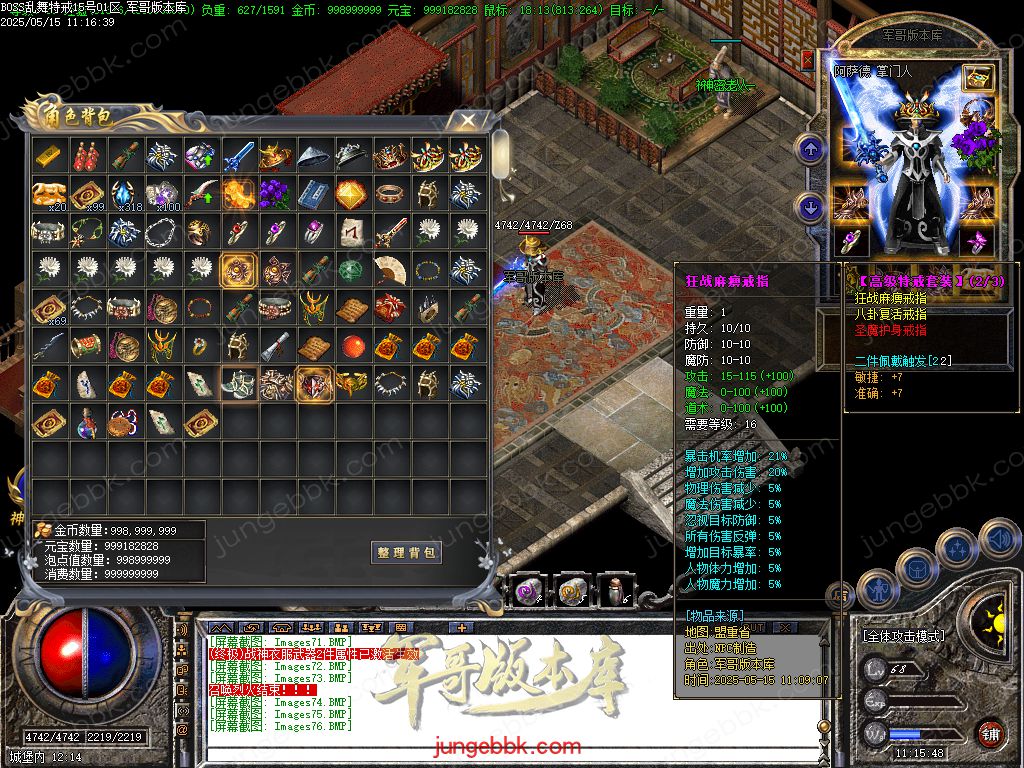Select the green jade orb item
This screenshot has height=768, width=1024.
(x=353, y=270)
